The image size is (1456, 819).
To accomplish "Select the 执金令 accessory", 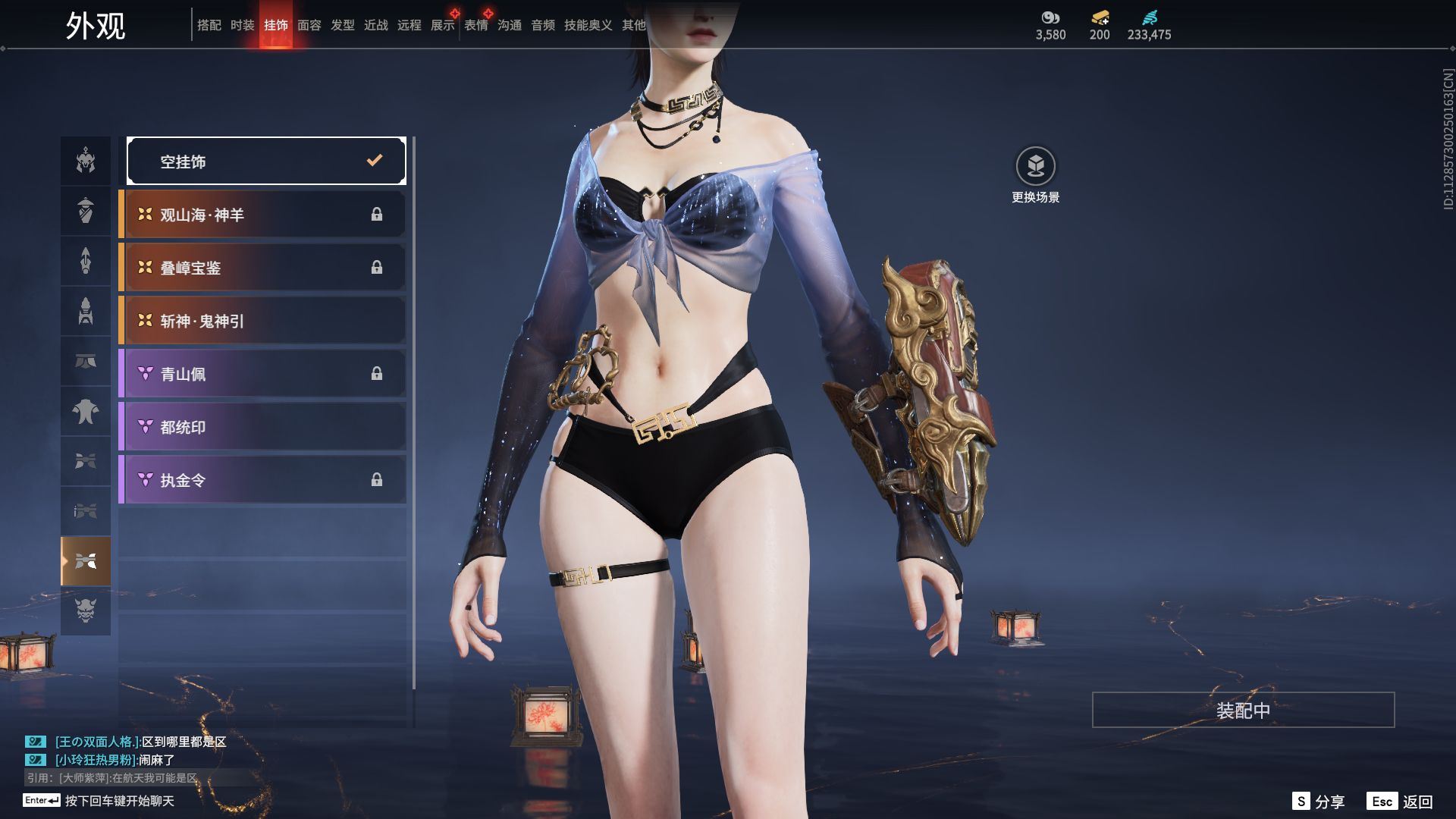I will [262, 480].
